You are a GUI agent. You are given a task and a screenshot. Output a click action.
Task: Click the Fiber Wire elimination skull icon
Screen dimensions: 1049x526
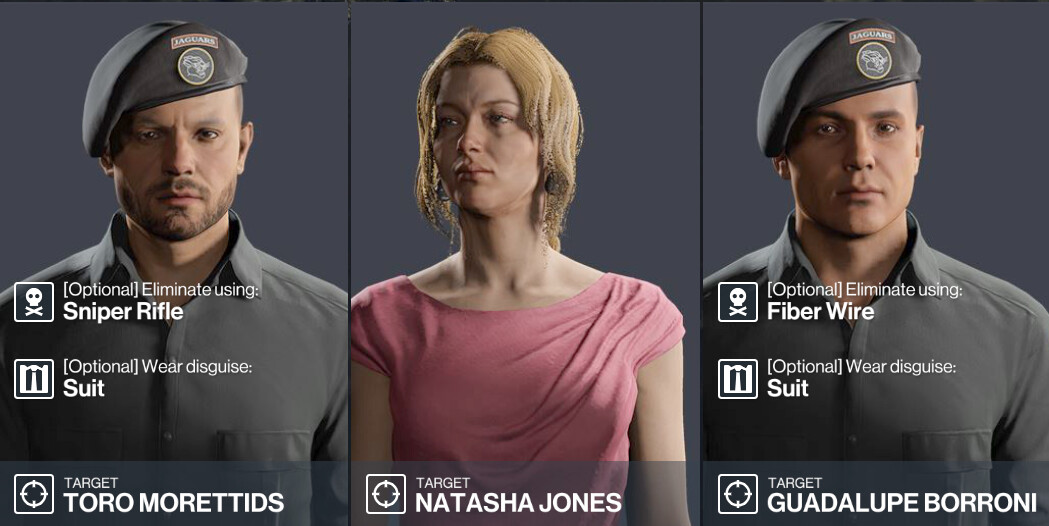[738, 302]
